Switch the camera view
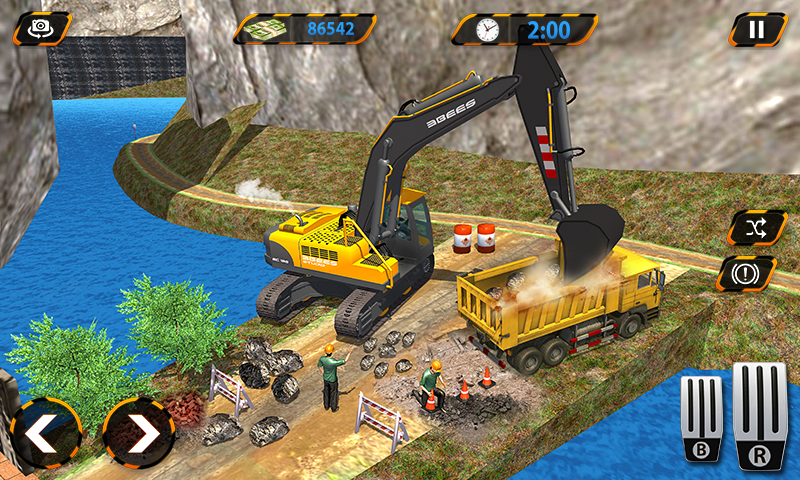This screenshot has height=480, width=800. (x=40, y=28)
